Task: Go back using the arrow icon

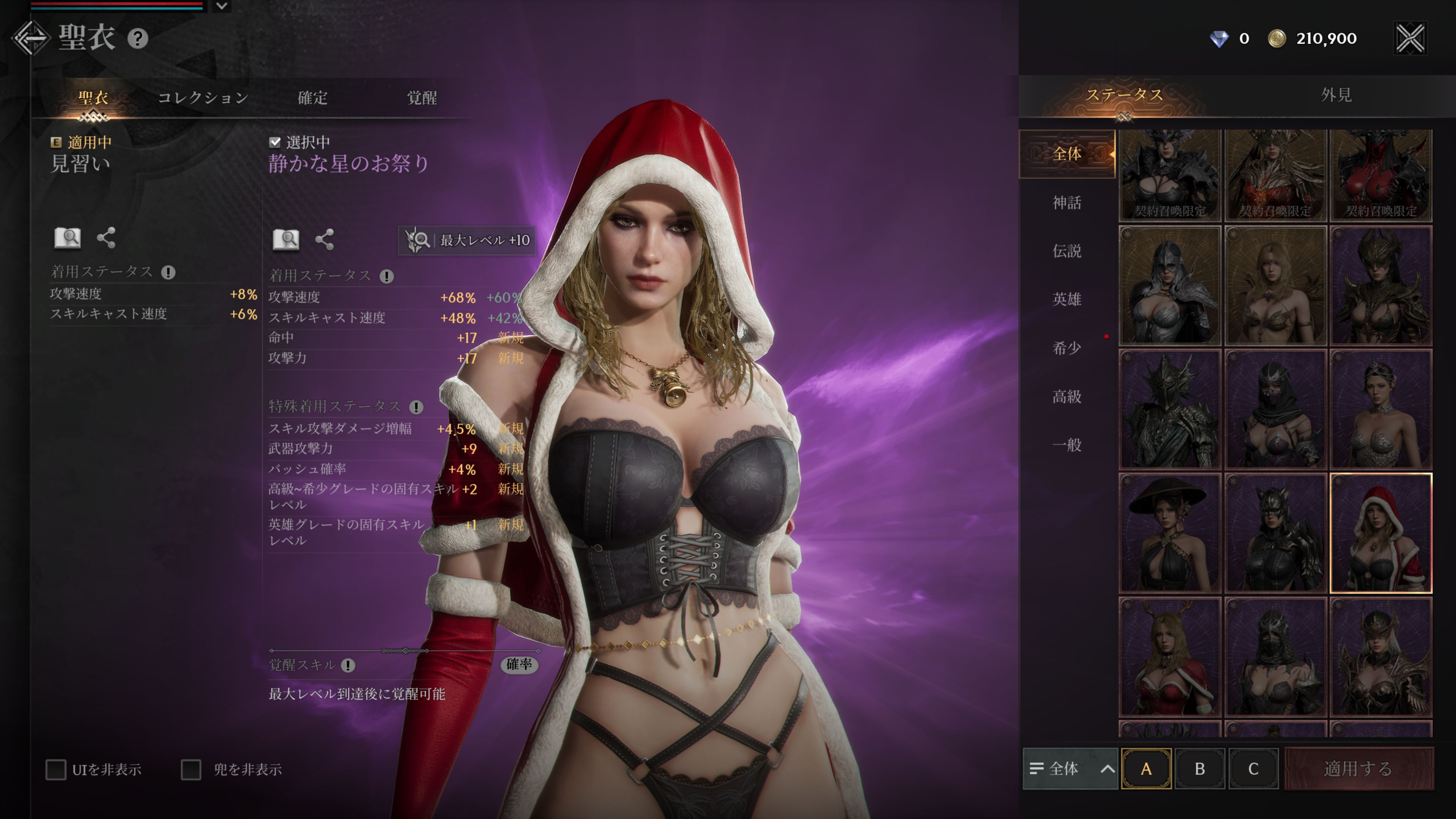Action: coord(30,38)
